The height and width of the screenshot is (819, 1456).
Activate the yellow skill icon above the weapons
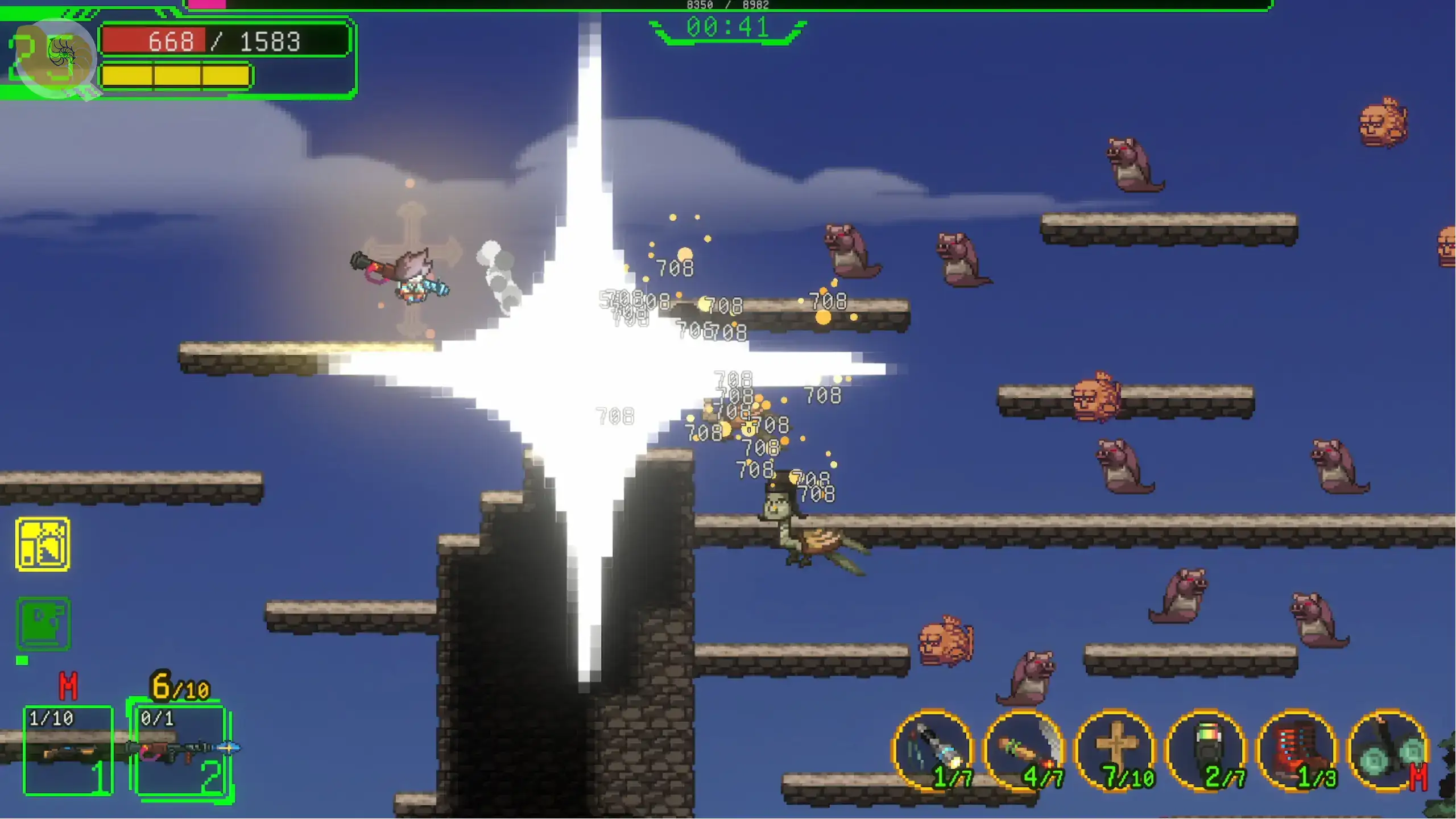coord(43,544)
